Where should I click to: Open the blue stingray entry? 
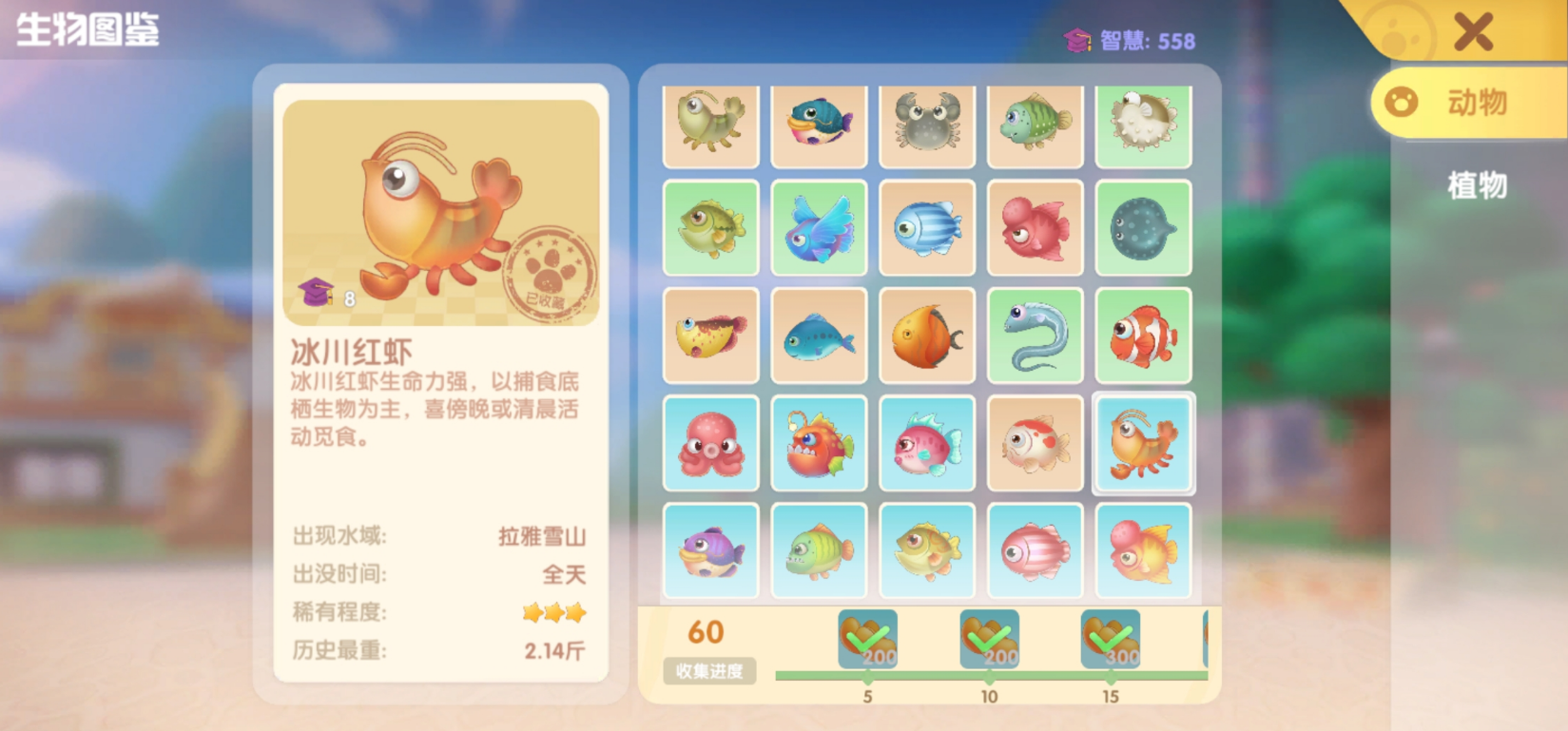[x=1143, y=228]
